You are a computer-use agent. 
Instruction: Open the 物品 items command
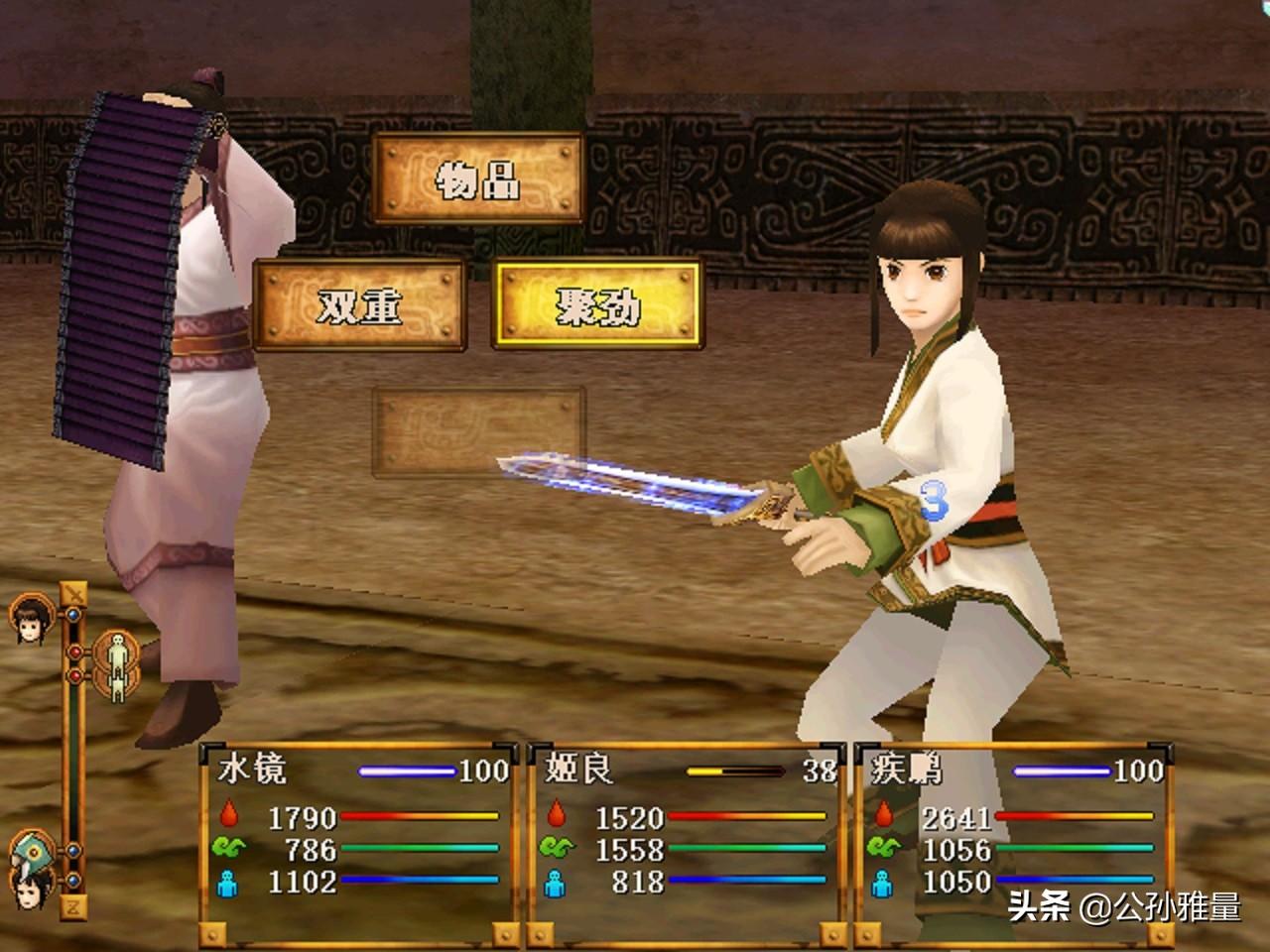(x=478, y=179)
